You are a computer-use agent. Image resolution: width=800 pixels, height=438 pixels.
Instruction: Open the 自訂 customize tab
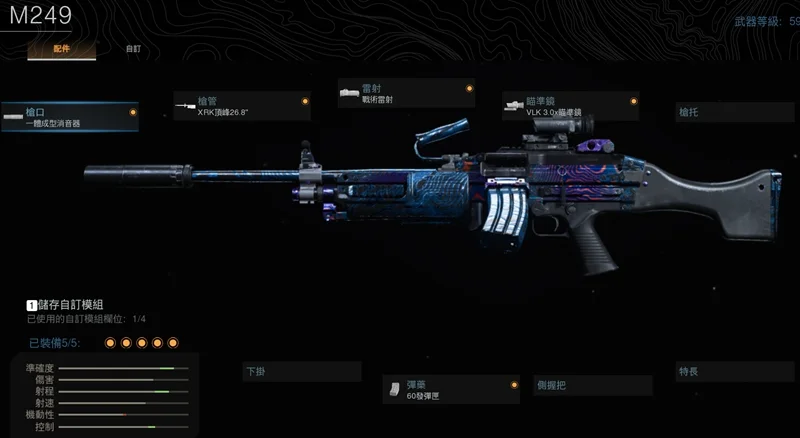click(x=133, y=48)
